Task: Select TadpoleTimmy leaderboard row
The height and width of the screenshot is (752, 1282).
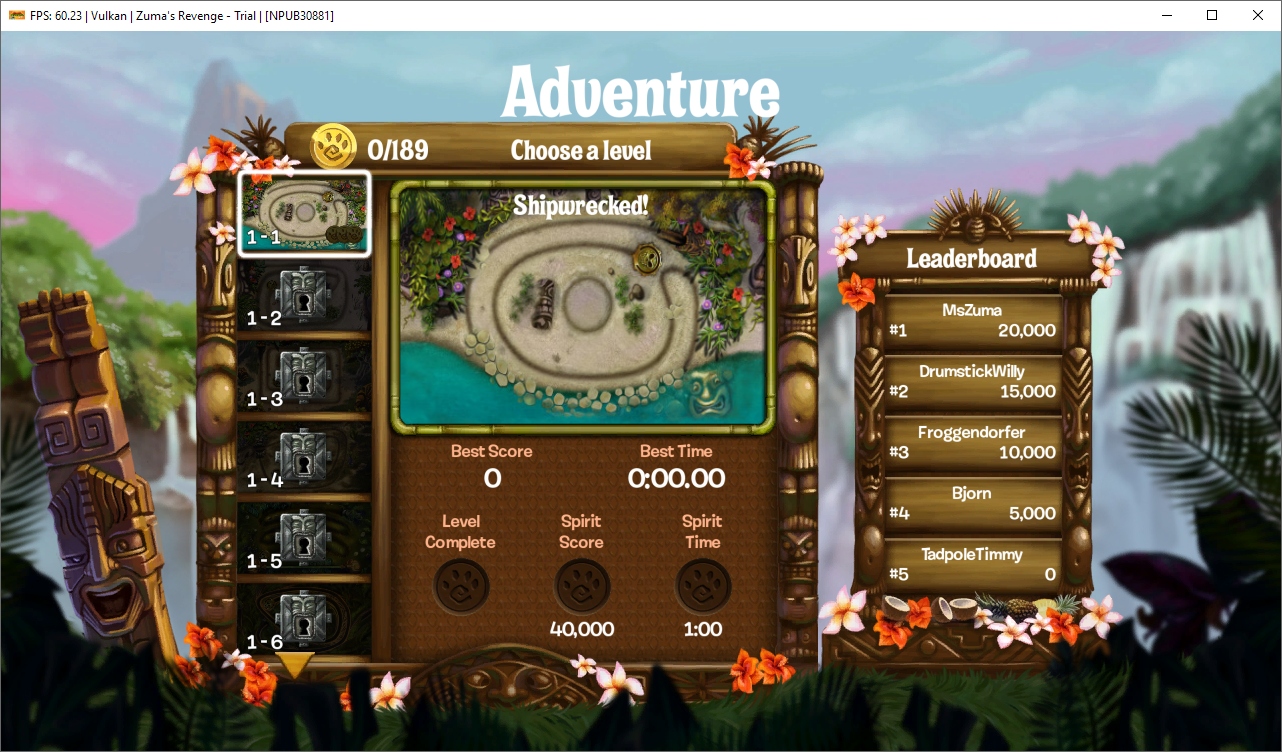Action: (971, 565)
